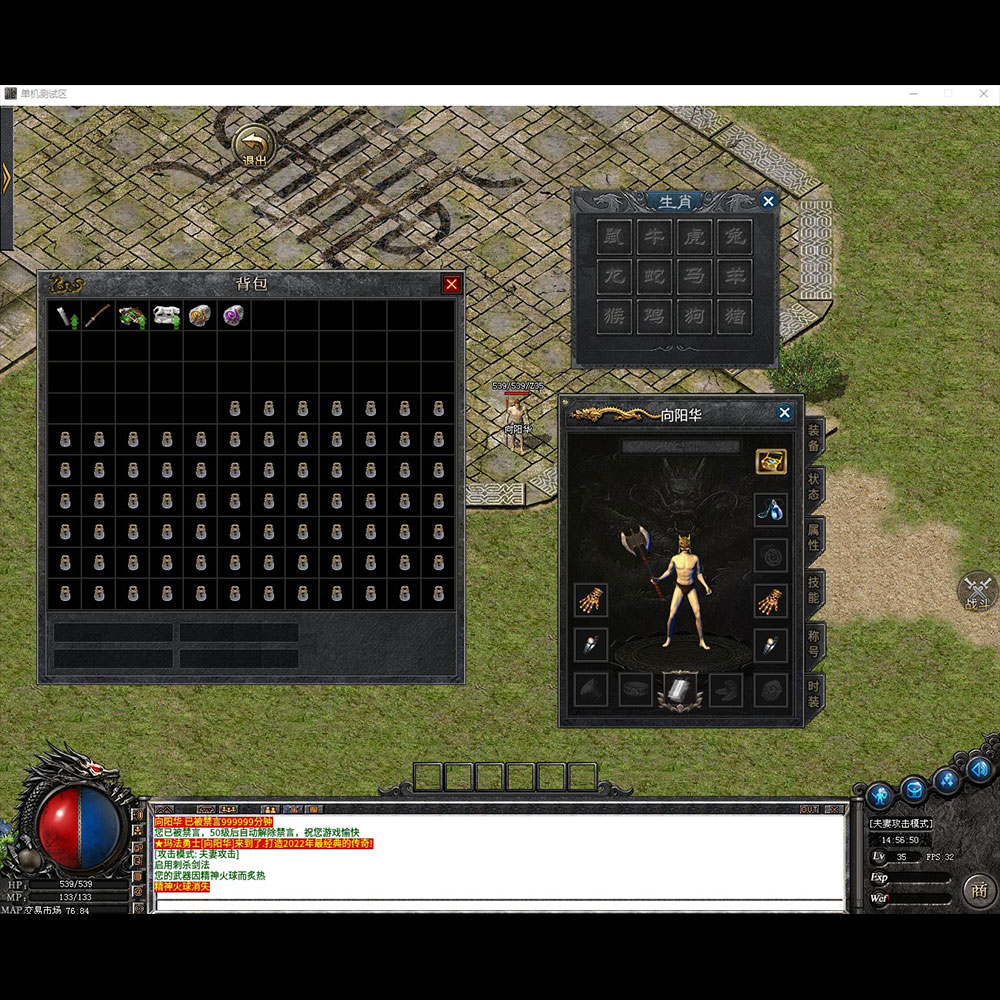Toggle the 战斗 combat mode button
Screen dimensions: 1000x1000
click(976, 591)
